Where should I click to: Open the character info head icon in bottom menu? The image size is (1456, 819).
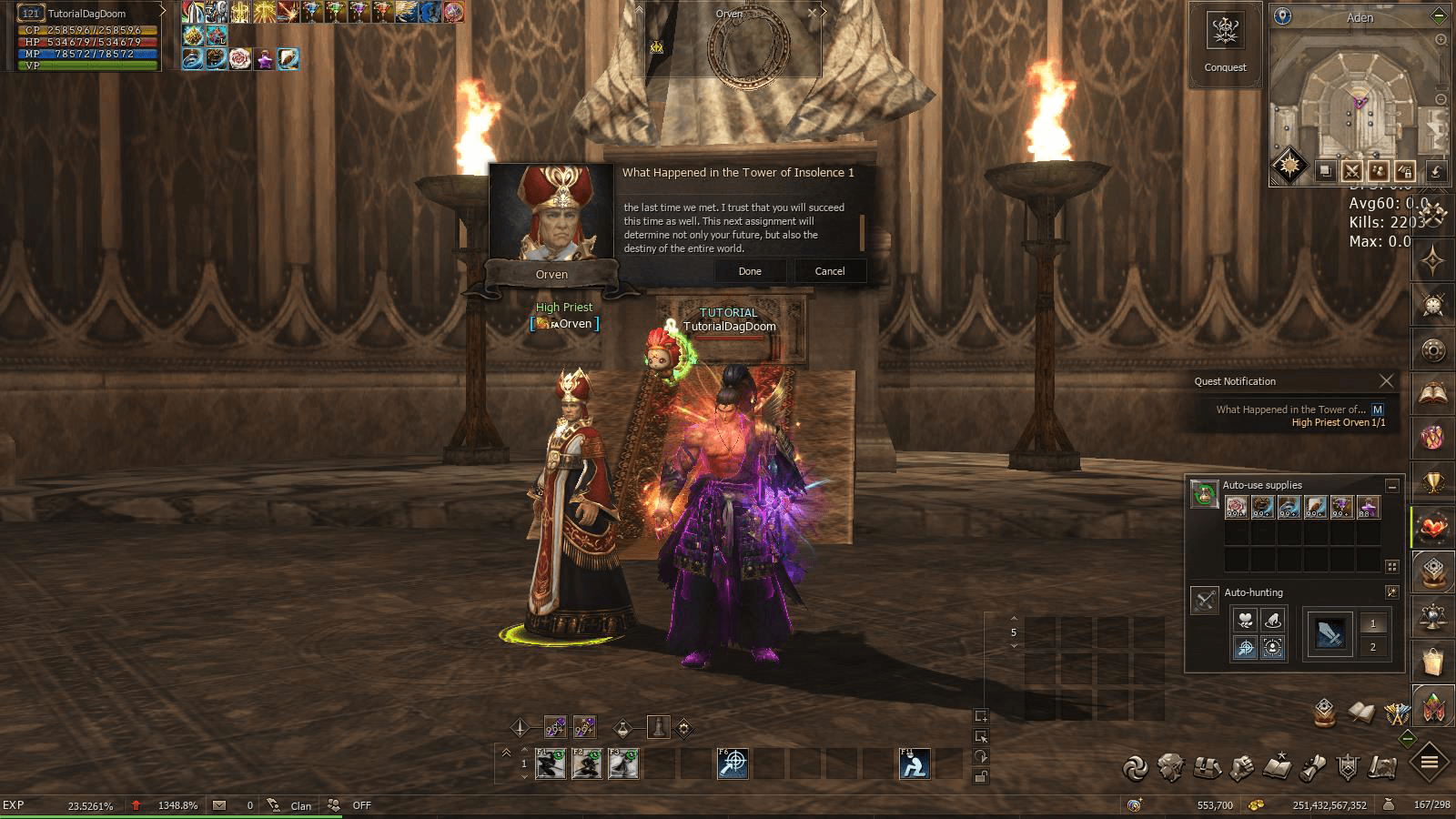pos(1173,768)
